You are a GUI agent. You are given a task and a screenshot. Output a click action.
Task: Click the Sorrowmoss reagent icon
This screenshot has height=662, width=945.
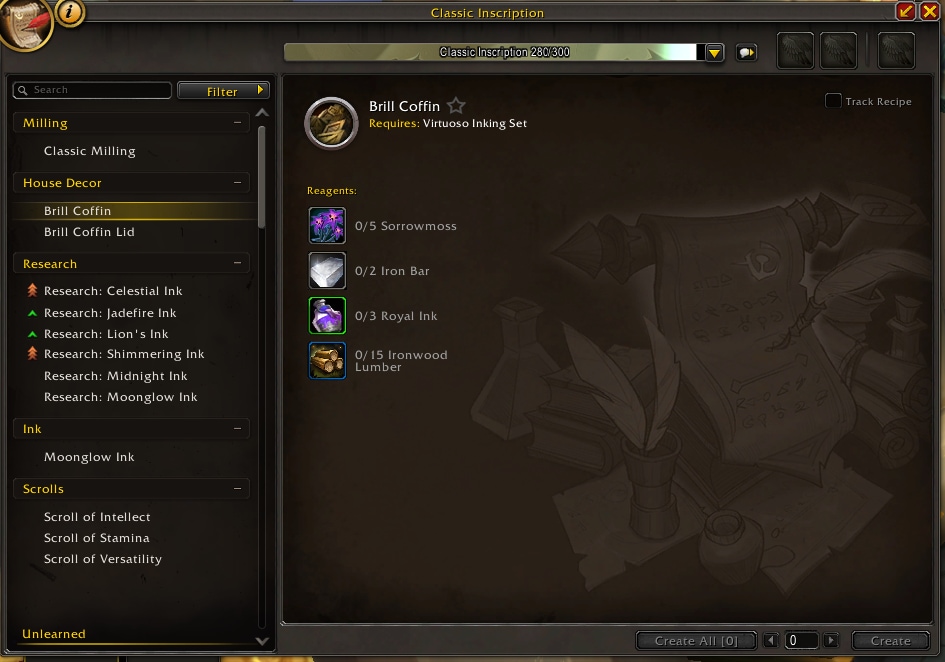tap(327, 226)
